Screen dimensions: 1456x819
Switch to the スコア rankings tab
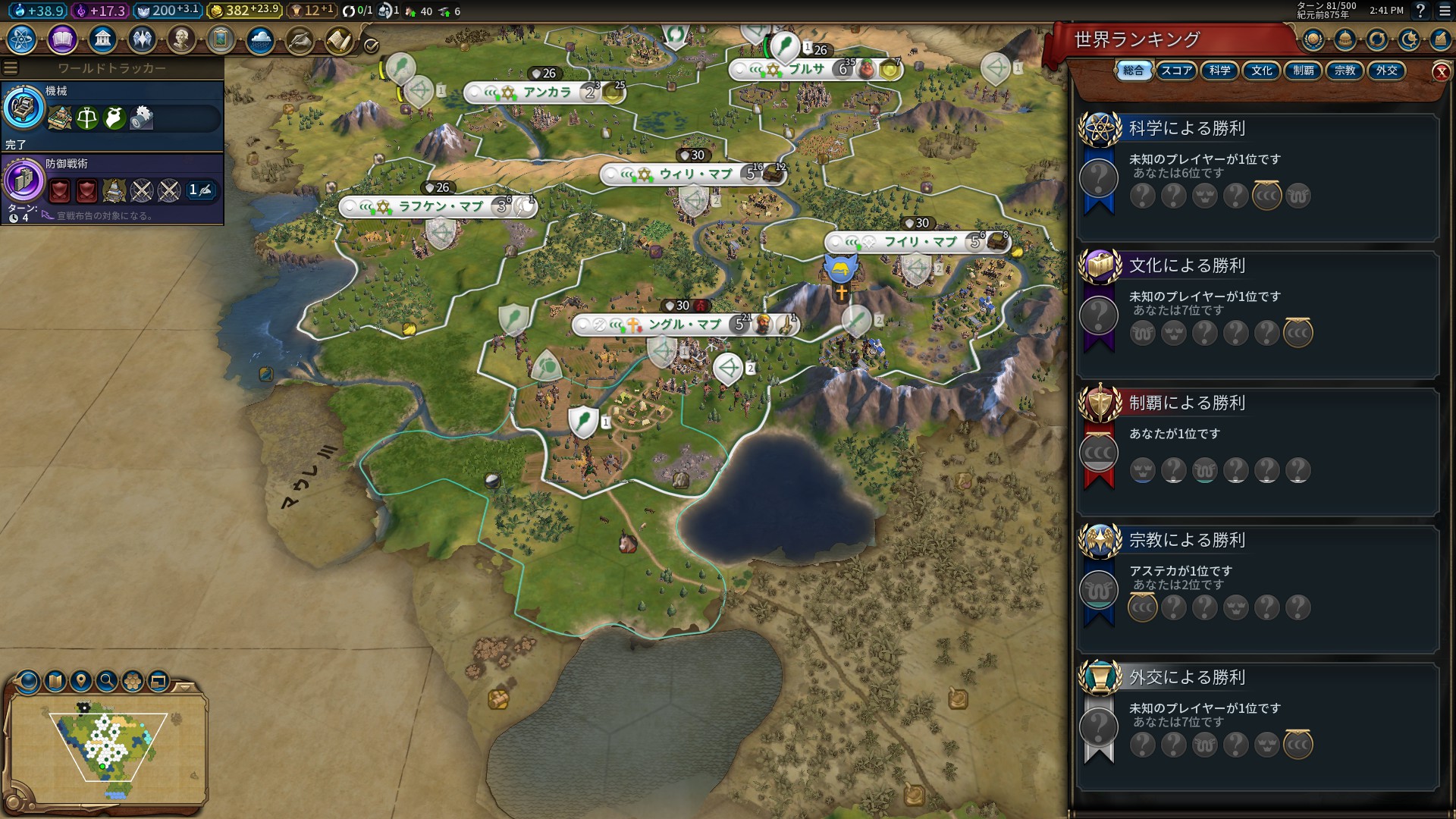(x=1176, y=71)
